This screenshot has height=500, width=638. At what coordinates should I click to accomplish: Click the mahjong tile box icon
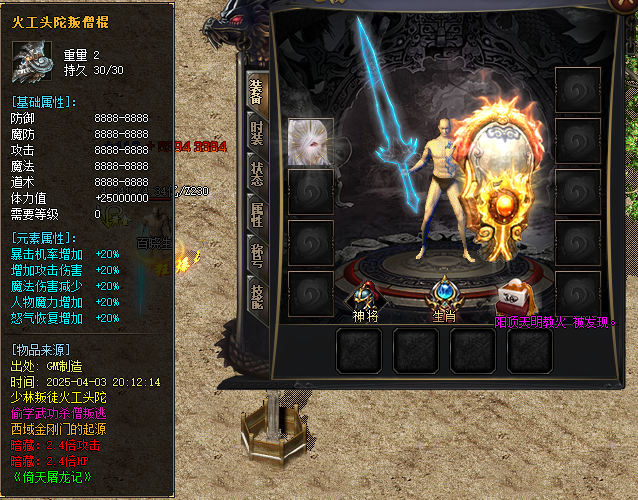tap(516, 296)
